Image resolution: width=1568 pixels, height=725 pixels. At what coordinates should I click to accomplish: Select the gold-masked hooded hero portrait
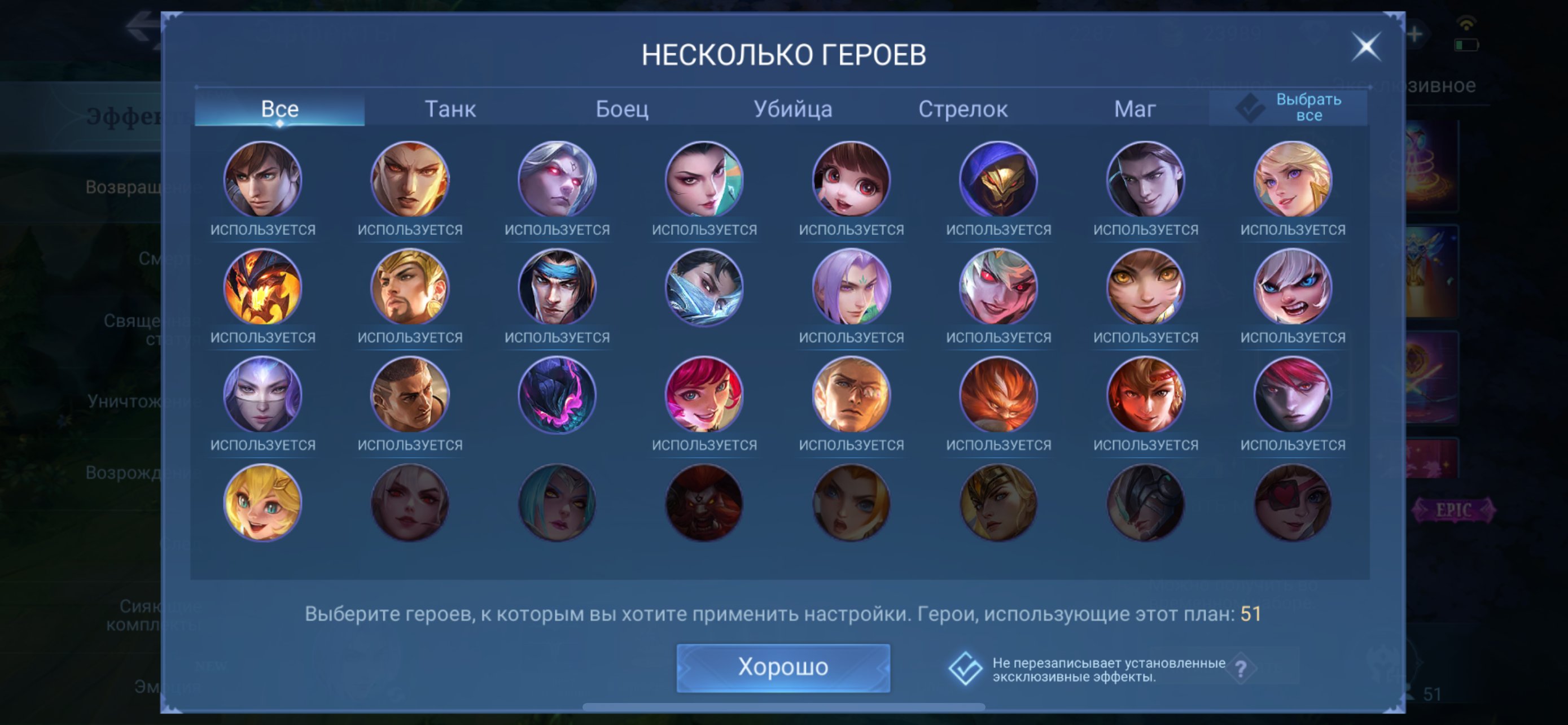click(998, 180)
